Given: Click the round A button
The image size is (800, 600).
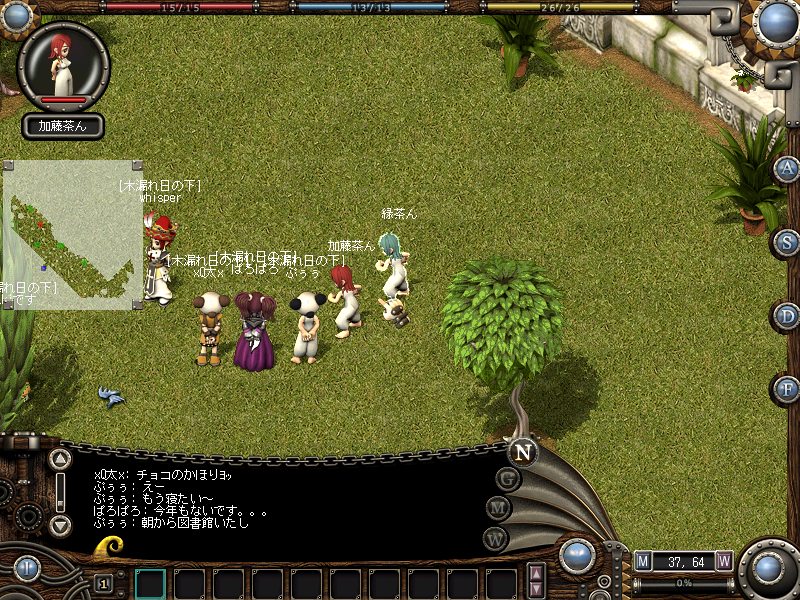Looking at the screenshot, I should tap(788, 168).
